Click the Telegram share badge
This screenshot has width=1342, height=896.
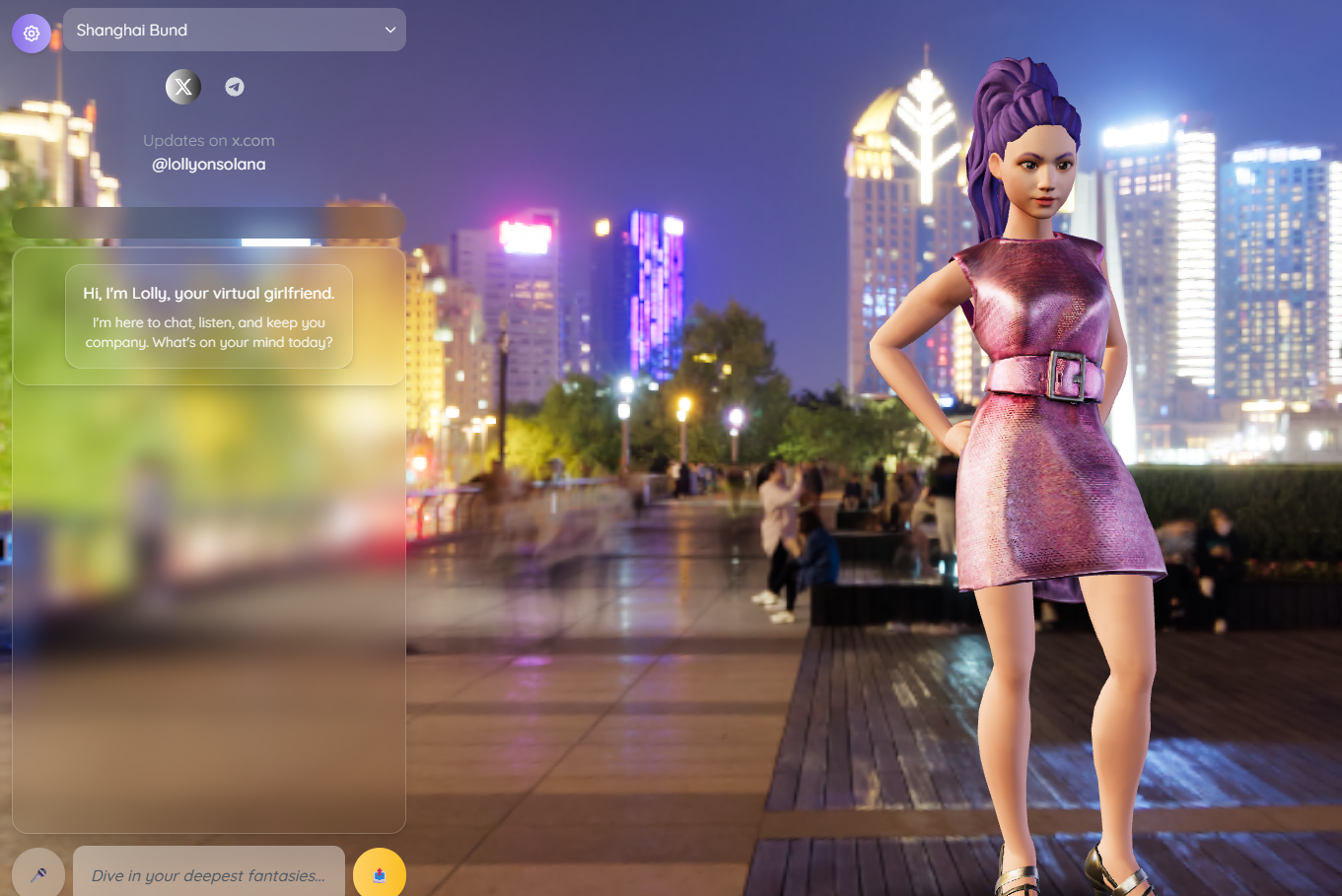point(233,87)
